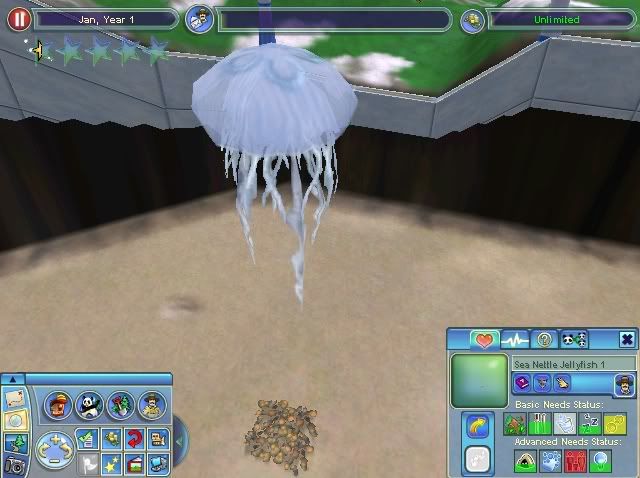The height and width of the screenshot is (478, 640).
Task: Open the panda family relations tab
Action: pyautogui.click(x=574, y=340)
